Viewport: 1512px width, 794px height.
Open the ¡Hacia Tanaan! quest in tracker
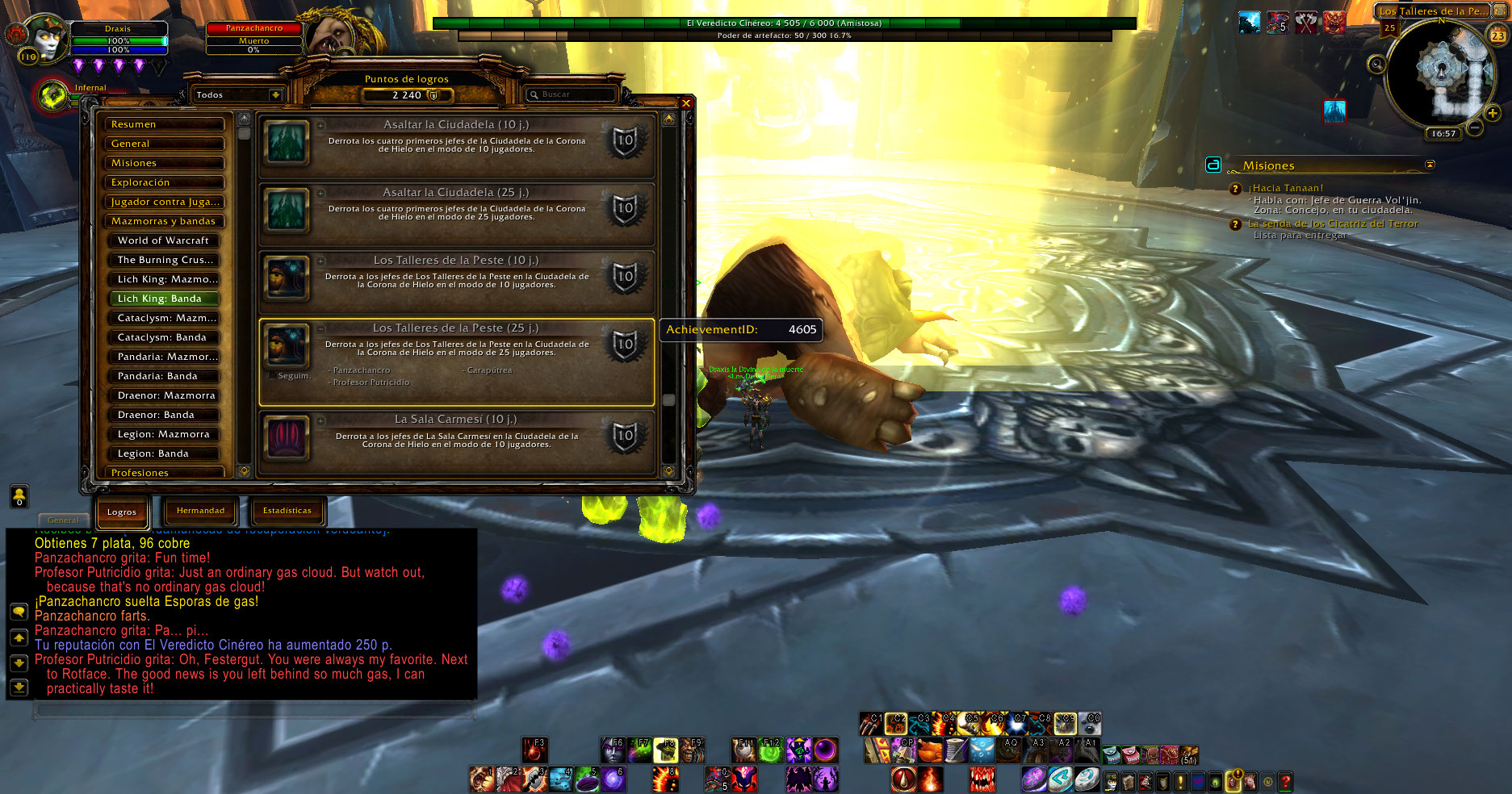1286,188
